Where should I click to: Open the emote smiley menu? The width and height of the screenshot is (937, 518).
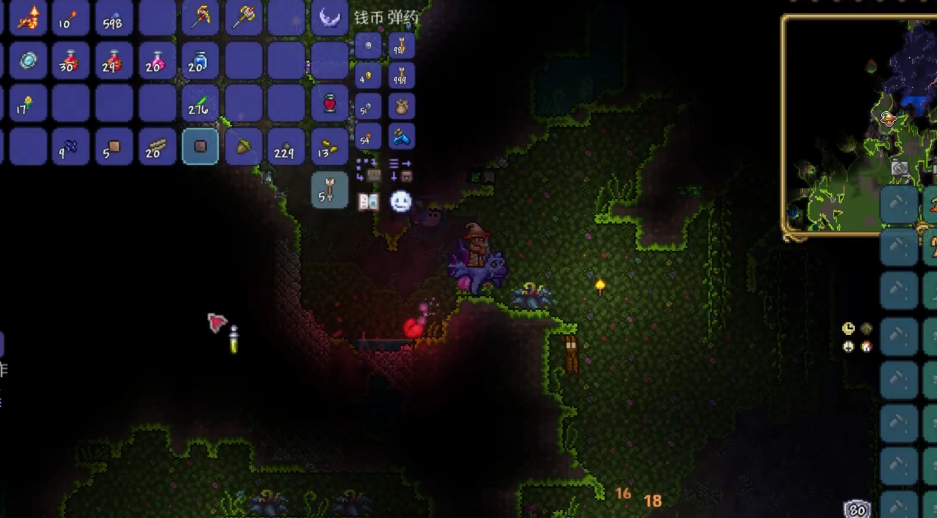tap(401, 202)
